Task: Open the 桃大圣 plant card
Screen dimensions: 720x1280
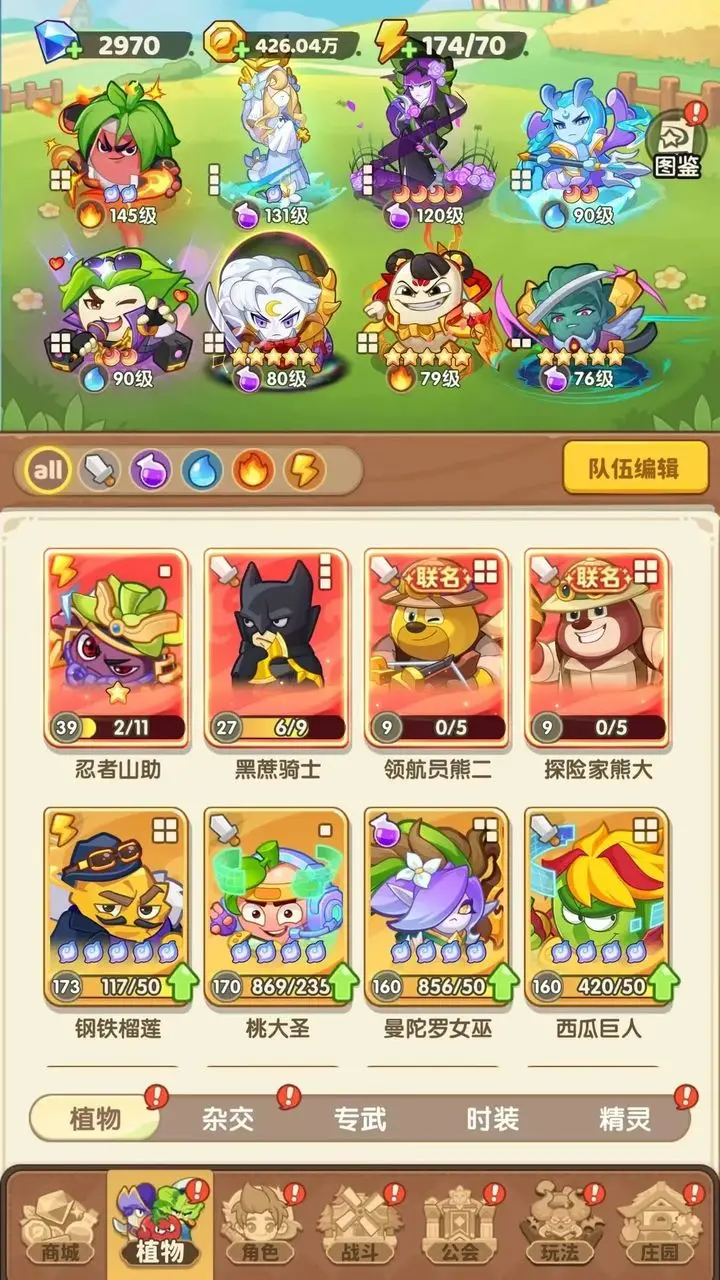Action: click(x=277, y=907)
